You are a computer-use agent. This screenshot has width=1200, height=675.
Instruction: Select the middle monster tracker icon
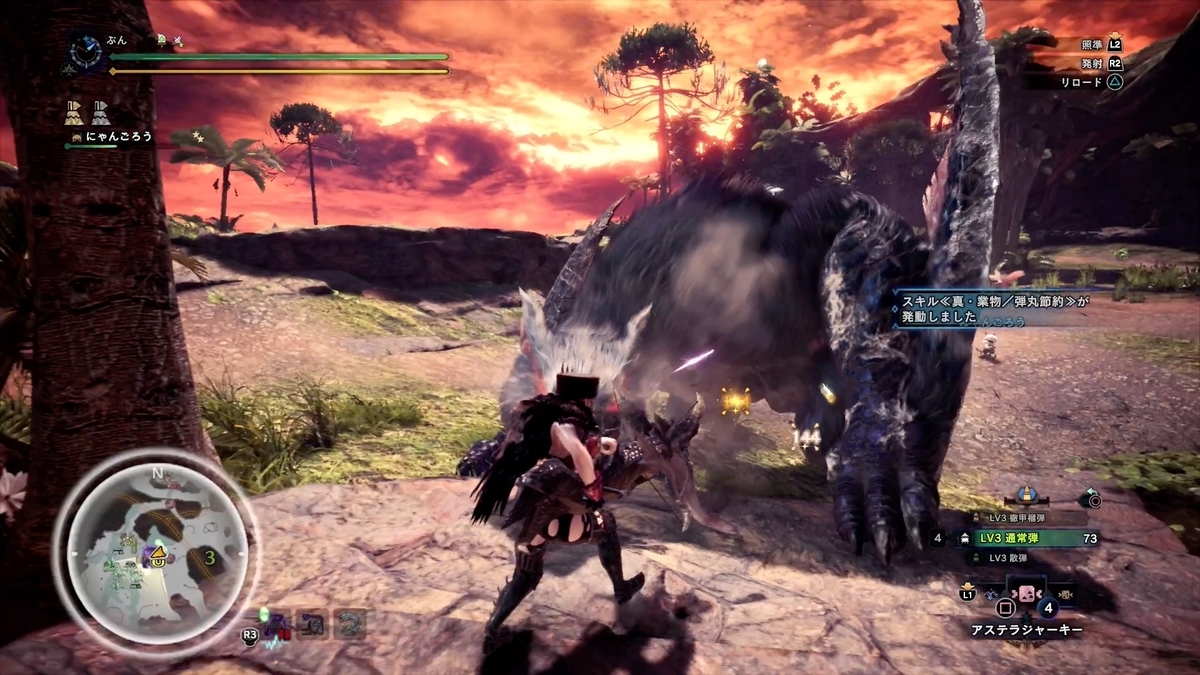coord(313,625)
